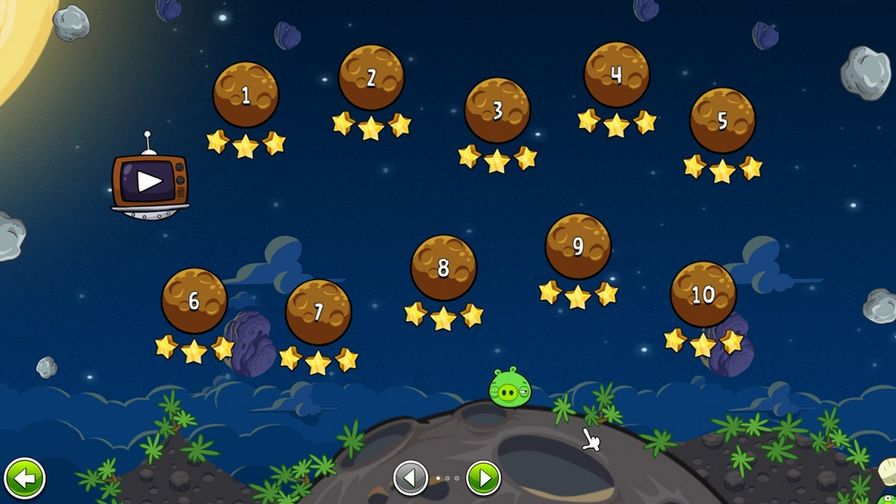
Task: Choose level 2 planet
Action: 371,78
